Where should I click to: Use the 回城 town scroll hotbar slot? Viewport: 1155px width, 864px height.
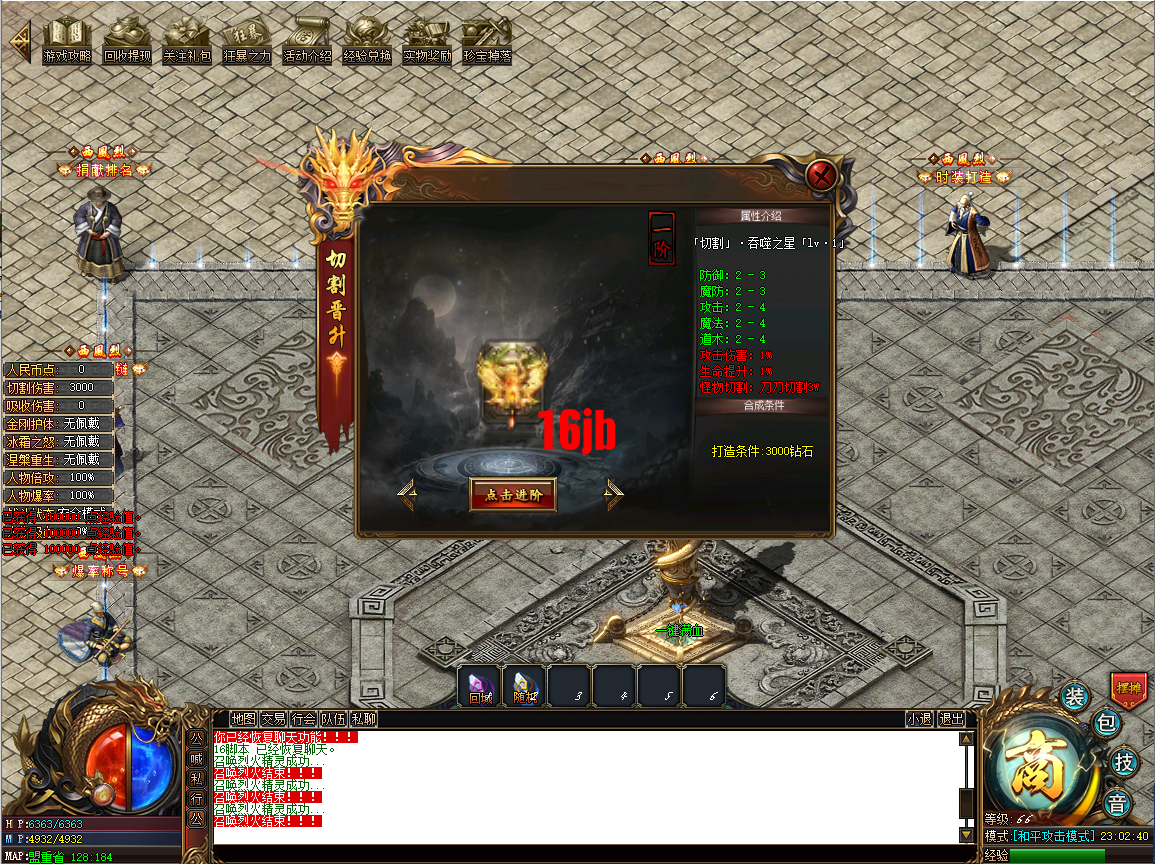pyautogui.click(x=480, y=687)
